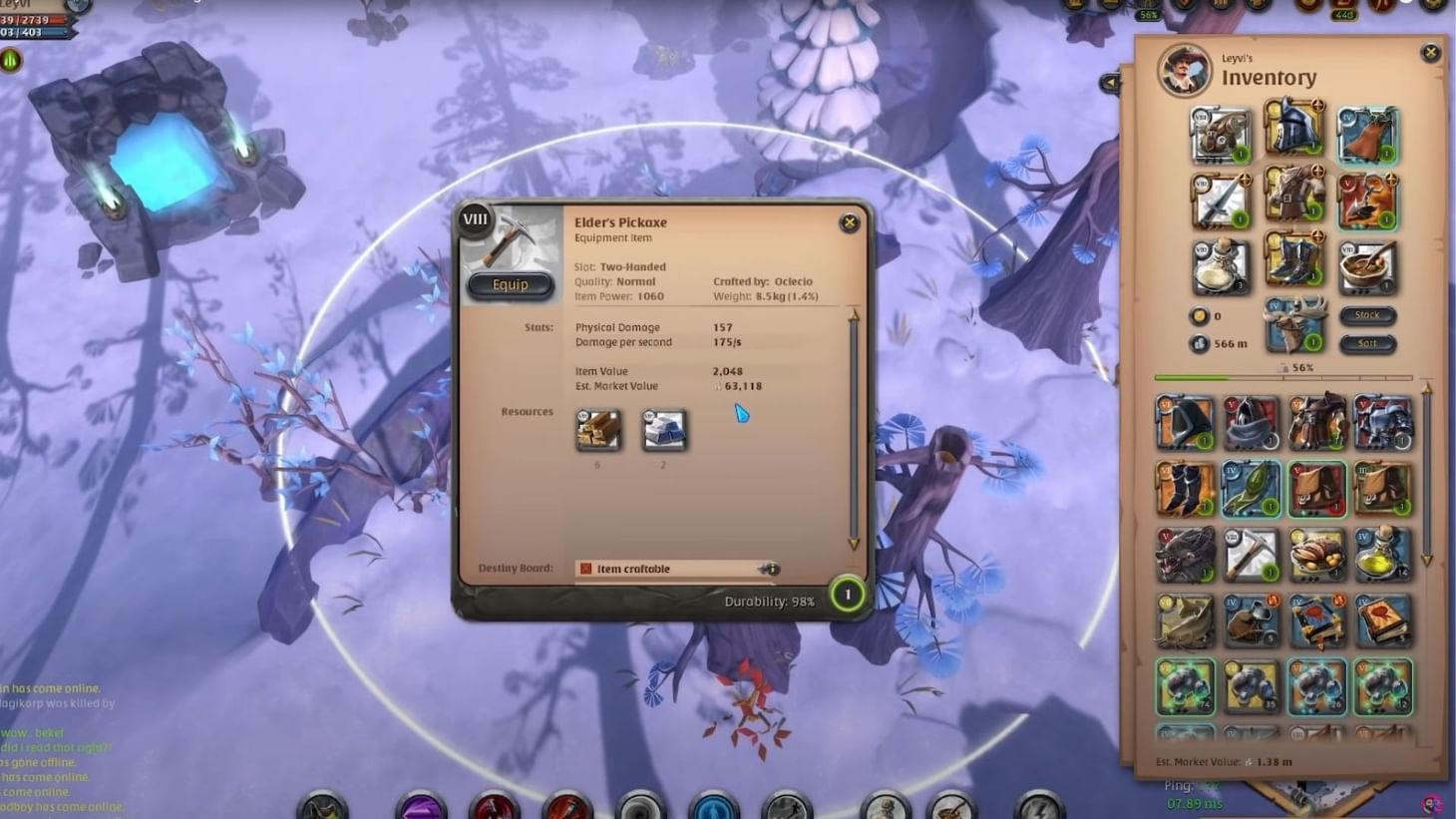Click the gold coin currency icon
The height and width of the screenshot is (819, 1456).
[1200, 316]
